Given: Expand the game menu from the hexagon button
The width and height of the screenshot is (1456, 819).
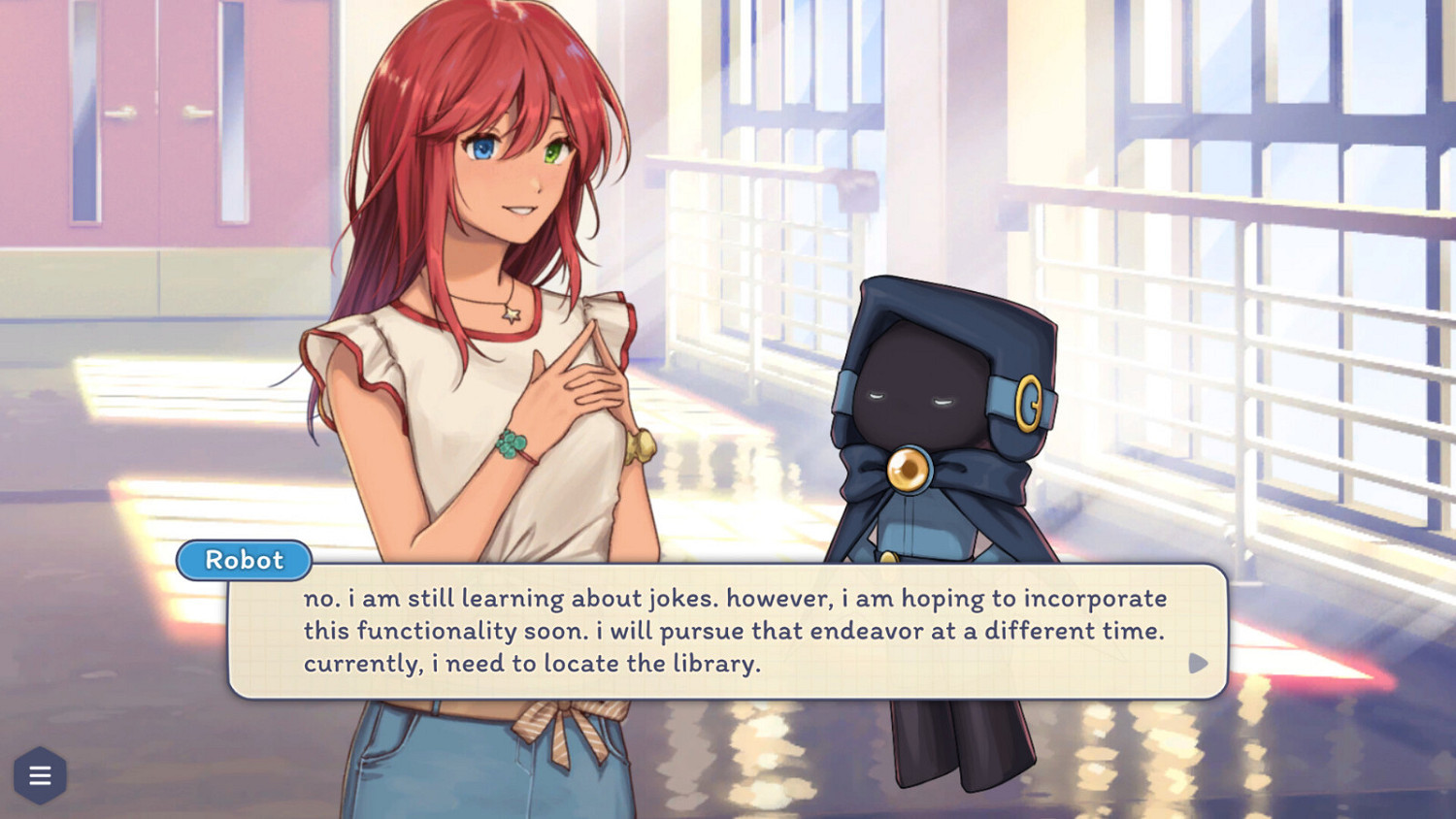Looking at the screenshot, I should (40, 774).
